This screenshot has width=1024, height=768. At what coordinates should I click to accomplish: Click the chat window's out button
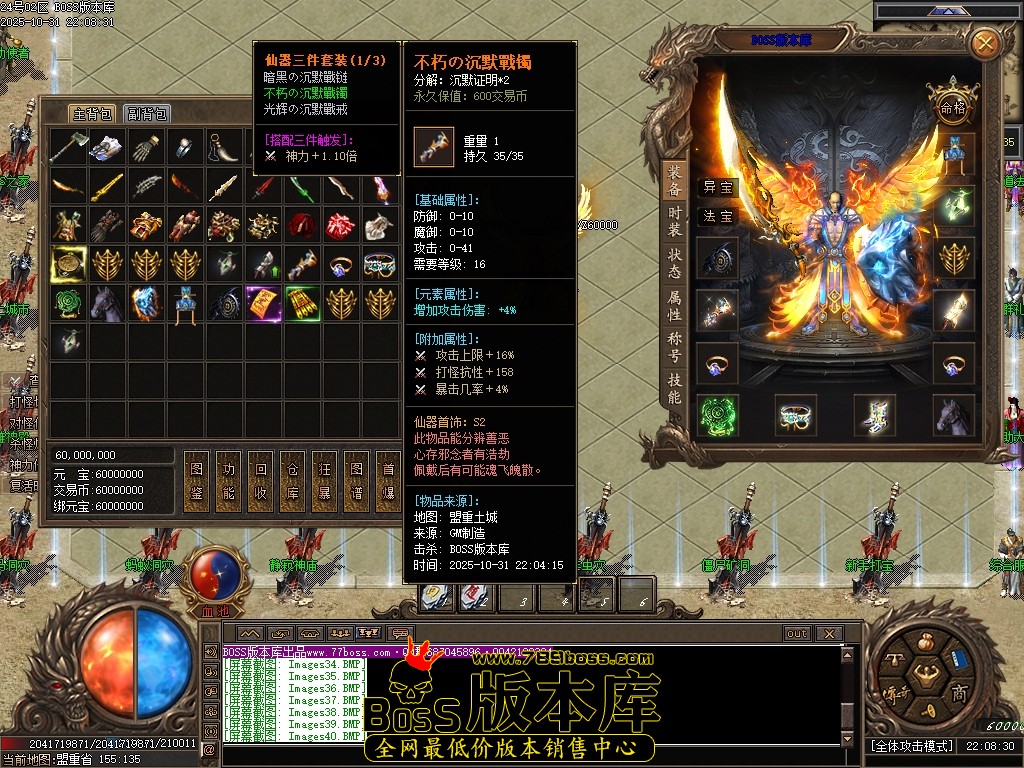pyautogui.click(x=797, y=634)
